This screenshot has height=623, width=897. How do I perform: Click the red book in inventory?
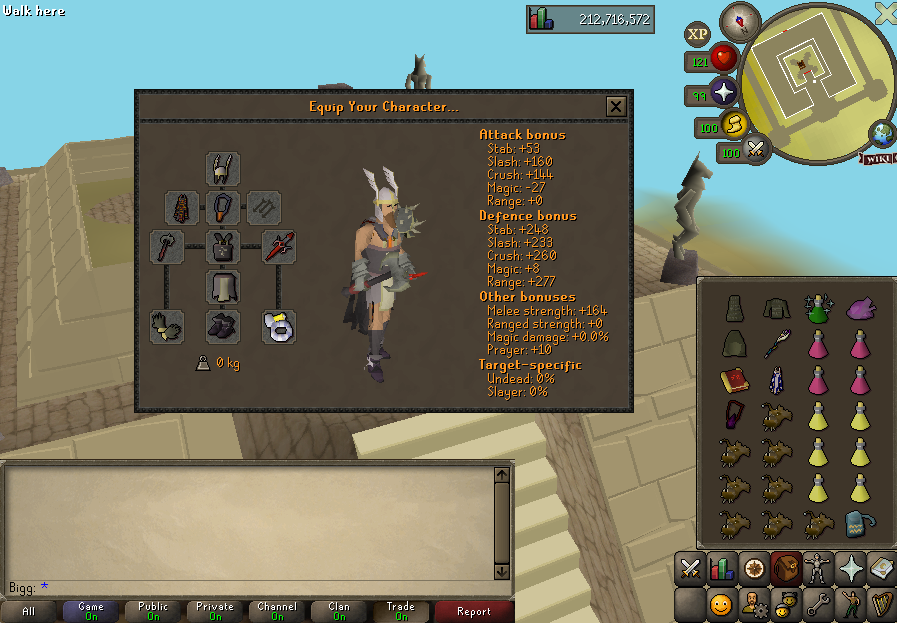point(735,381)
